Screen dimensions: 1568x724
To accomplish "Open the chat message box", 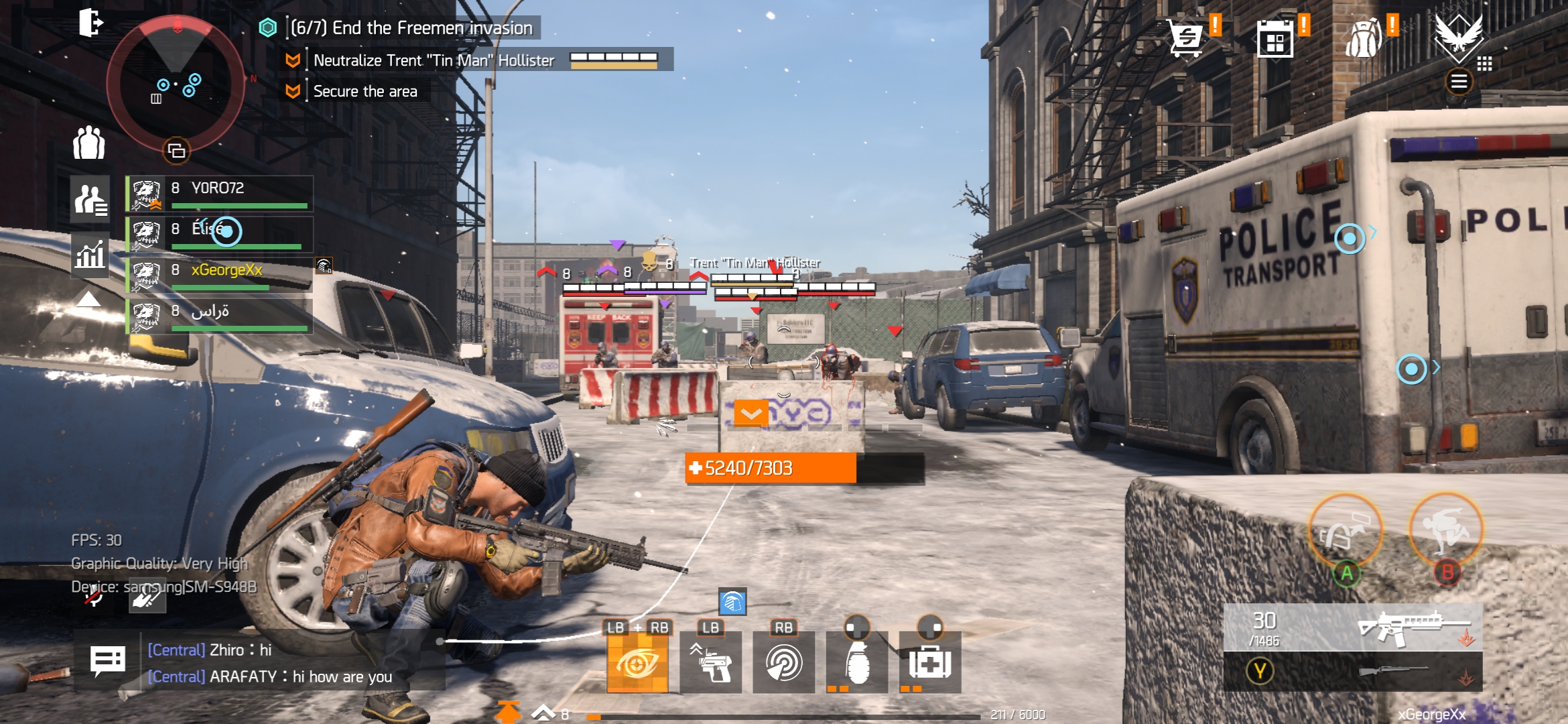I will [x=107, y=662].
